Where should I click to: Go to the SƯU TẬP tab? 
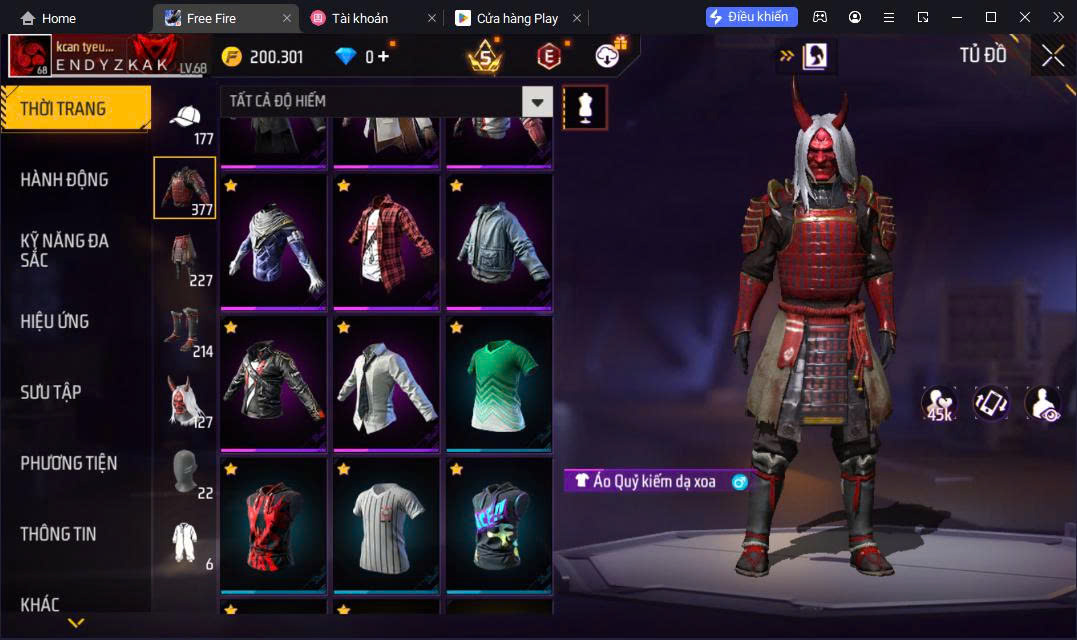pyautogui.click(x=51, y=392)
